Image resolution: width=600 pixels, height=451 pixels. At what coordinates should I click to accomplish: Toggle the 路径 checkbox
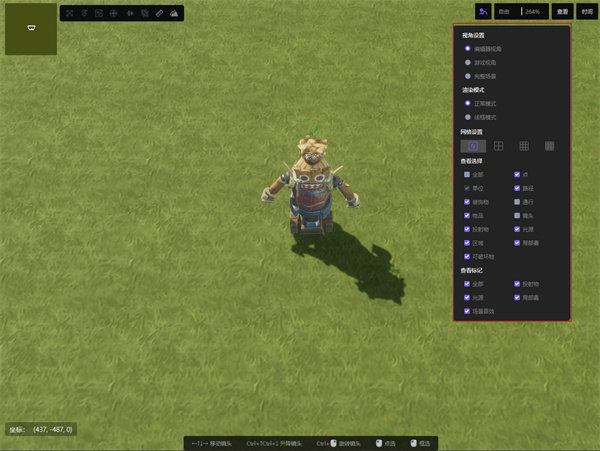pyautogui.click(x=517, y=188)
